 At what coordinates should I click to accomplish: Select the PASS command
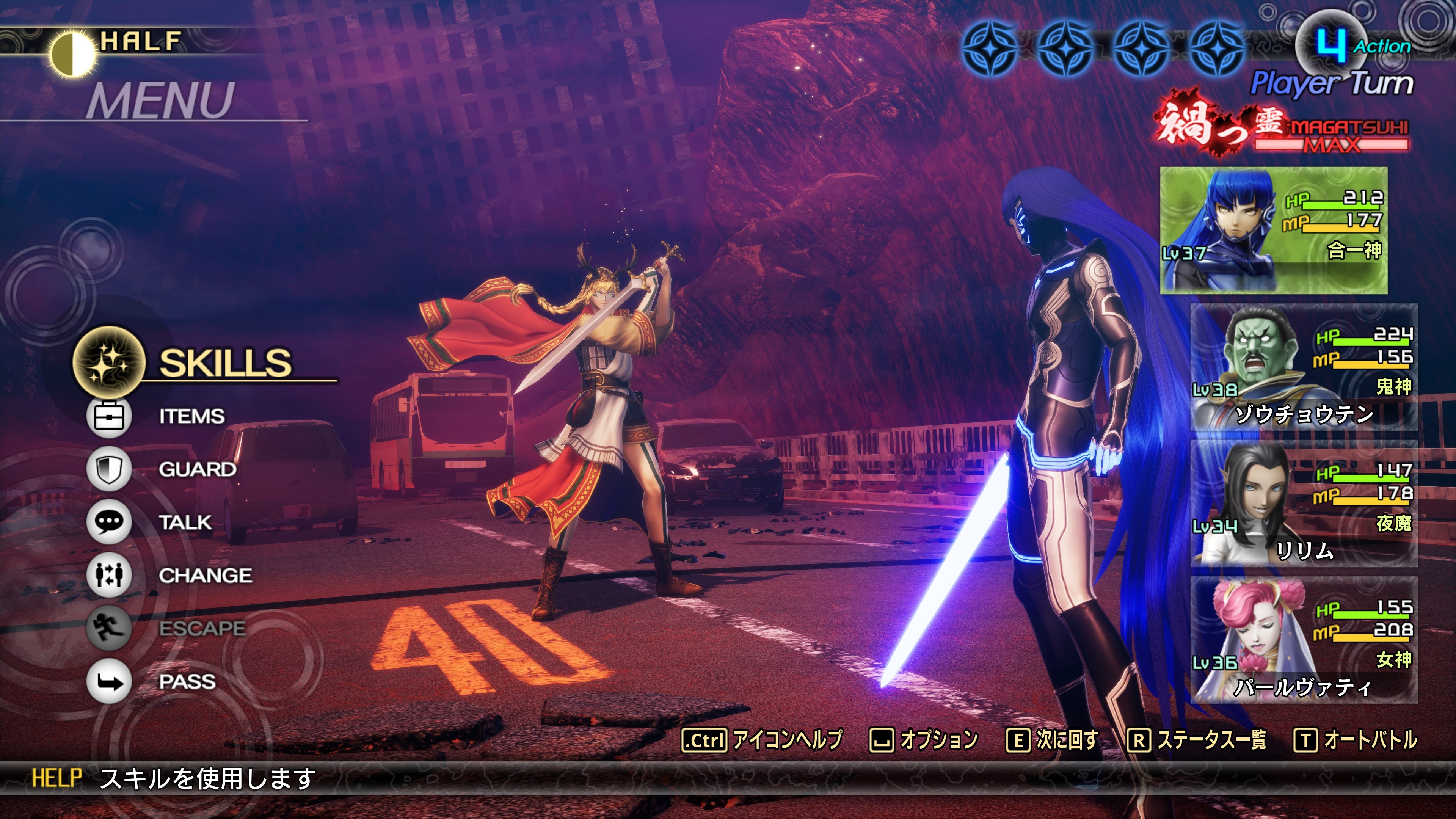click(187, 682)
